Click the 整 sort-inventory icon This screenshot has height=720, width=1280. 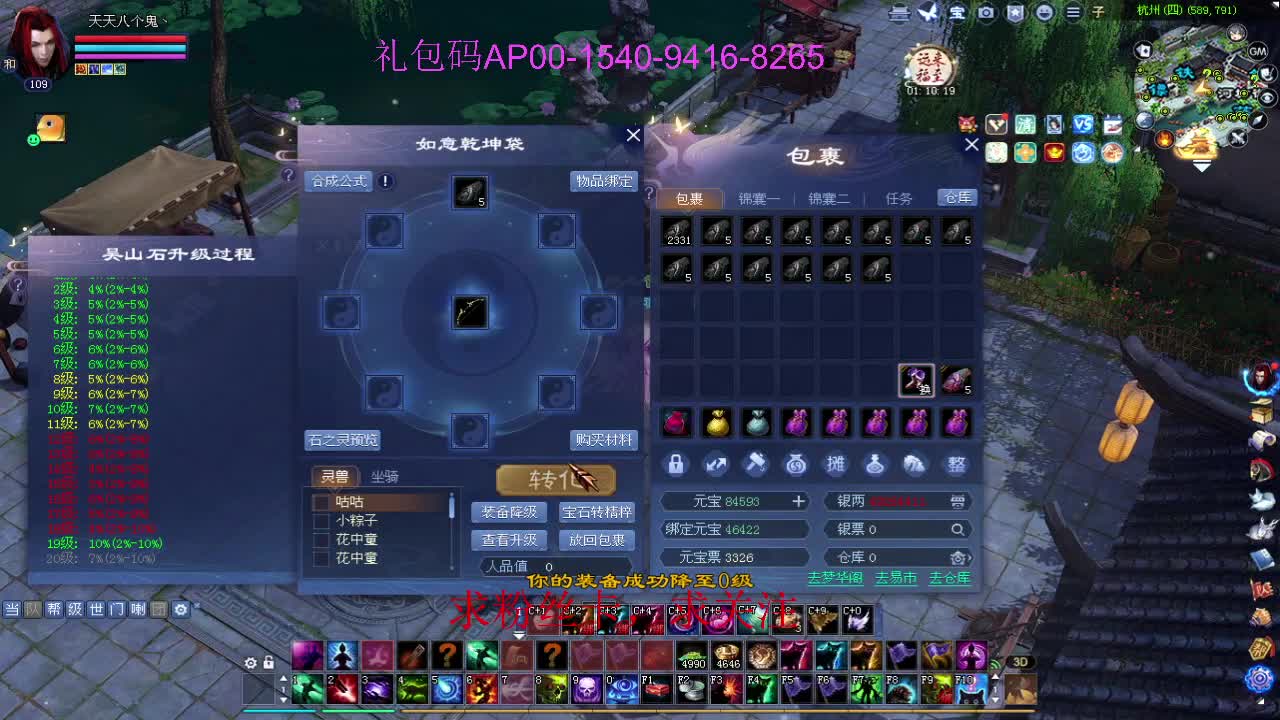[x=956, y=462]
